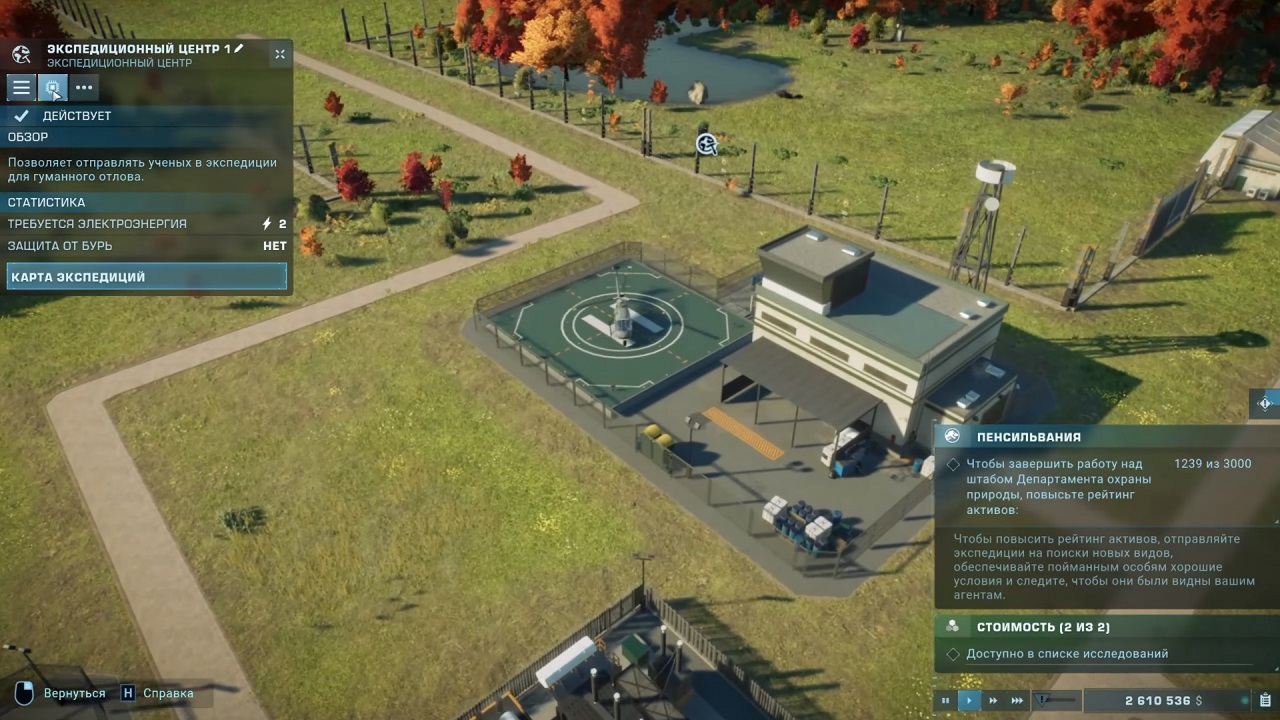This screenshot has width=1280, height=720.
Task: Collapse the expedition center info panel
Action: 280,55
